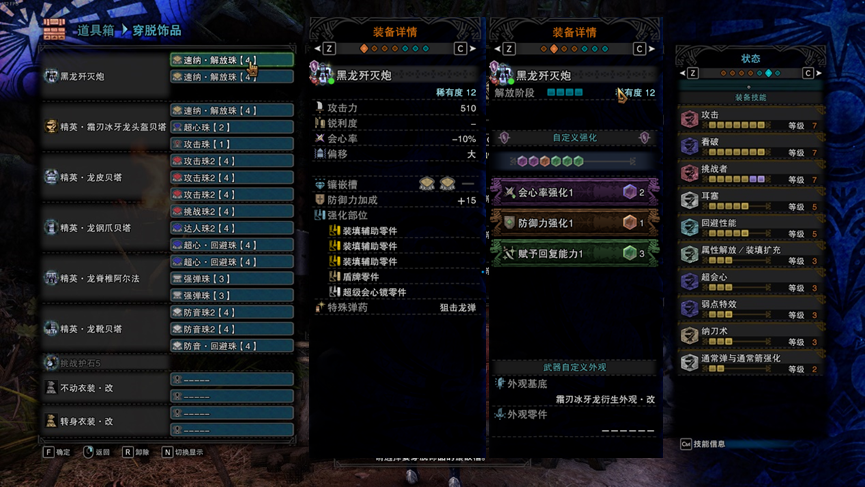Open the 纳刀术 skill entry
This screenshot has width=865, height=487.
[750, 336]
